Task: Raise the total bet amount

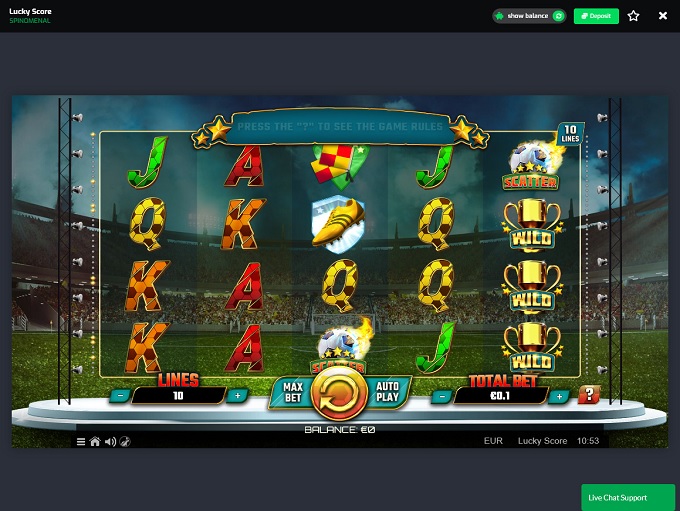Action: coord(559,396)
